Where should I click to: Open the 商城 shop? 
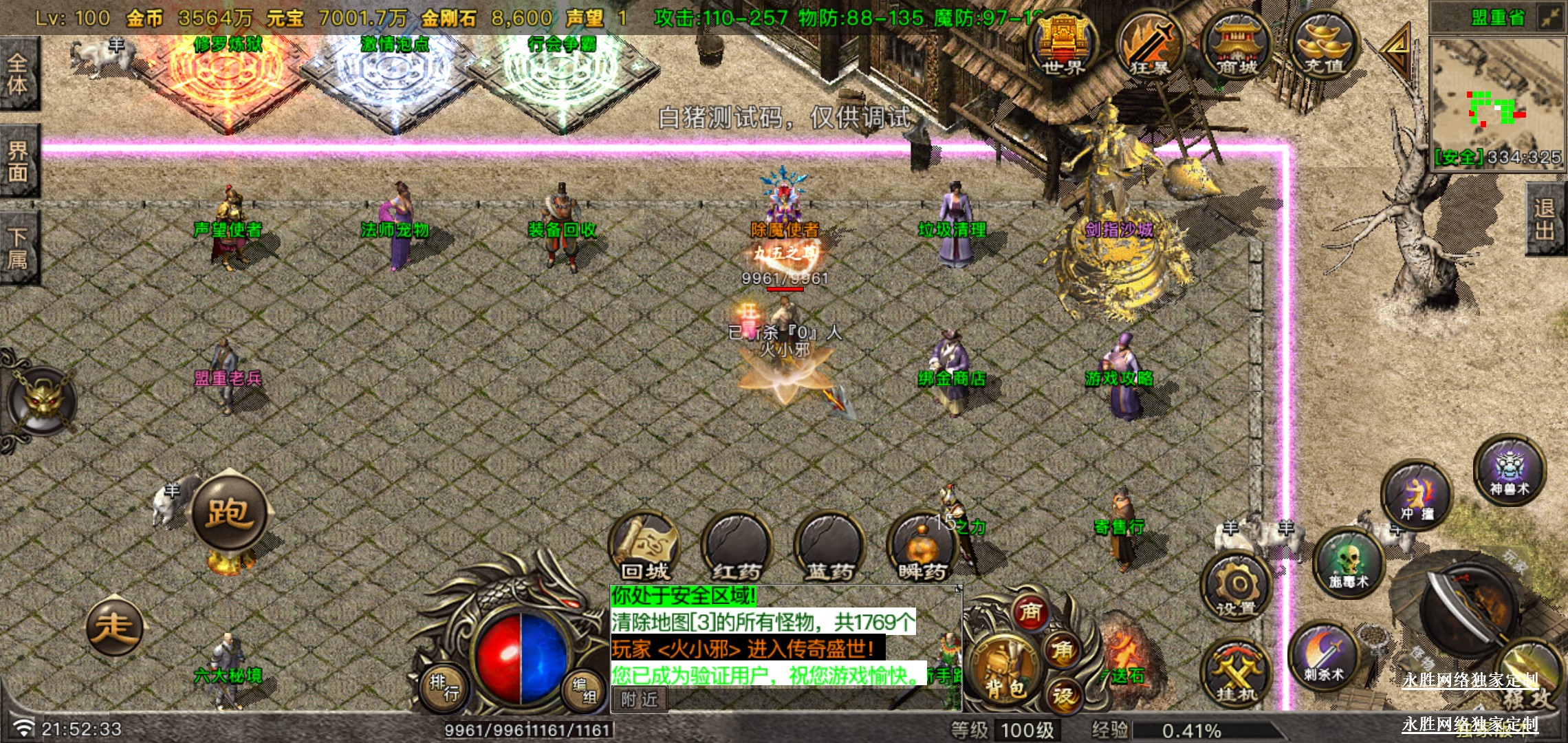click(x=1237, y=45)
